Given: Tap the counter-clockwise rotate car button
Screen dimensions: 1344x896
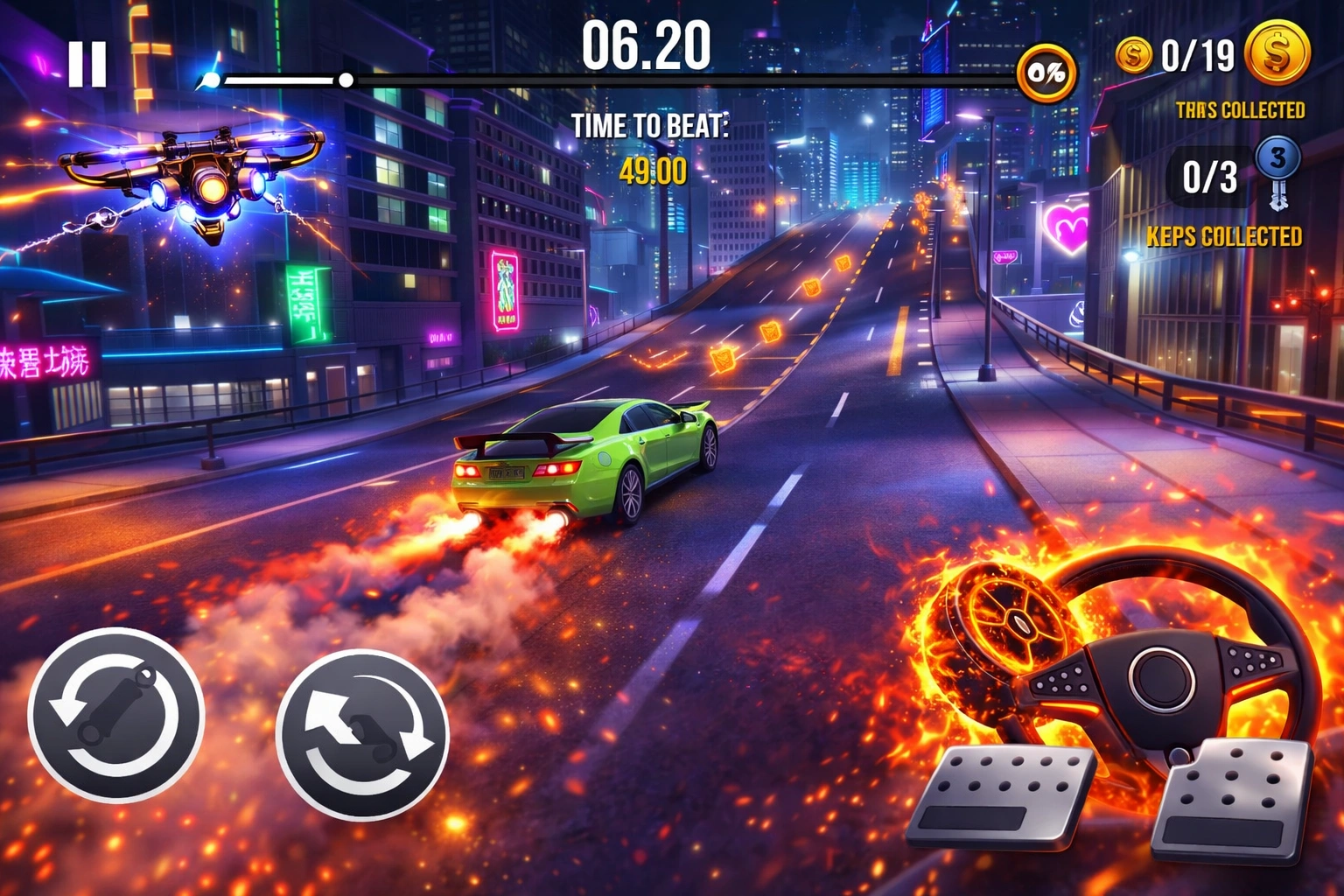Looking at the screenshot, I should (x=115, y=714).
